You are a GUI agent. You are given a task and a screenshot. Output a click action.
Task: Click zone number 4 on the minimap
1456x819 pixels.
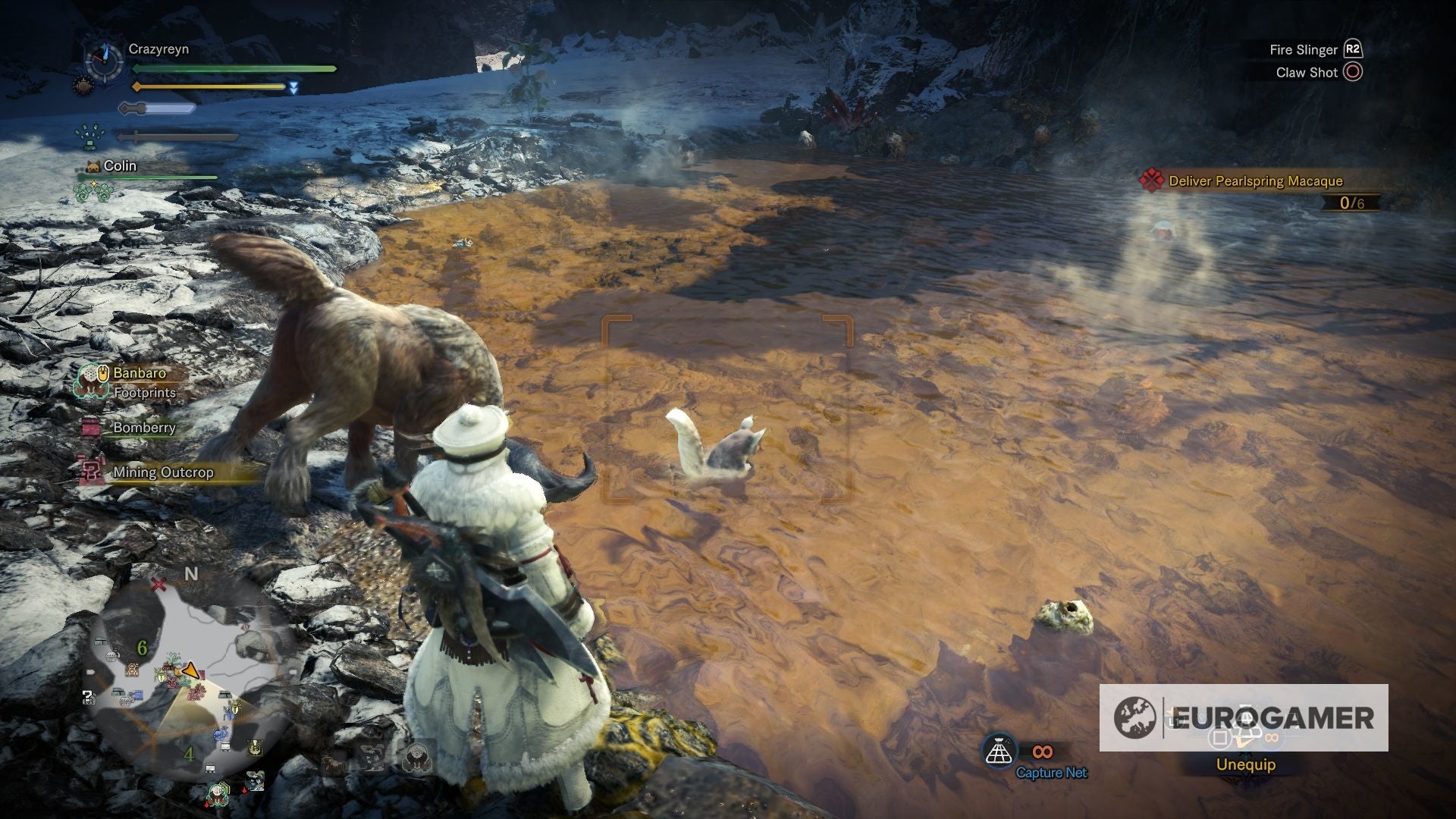189,755
